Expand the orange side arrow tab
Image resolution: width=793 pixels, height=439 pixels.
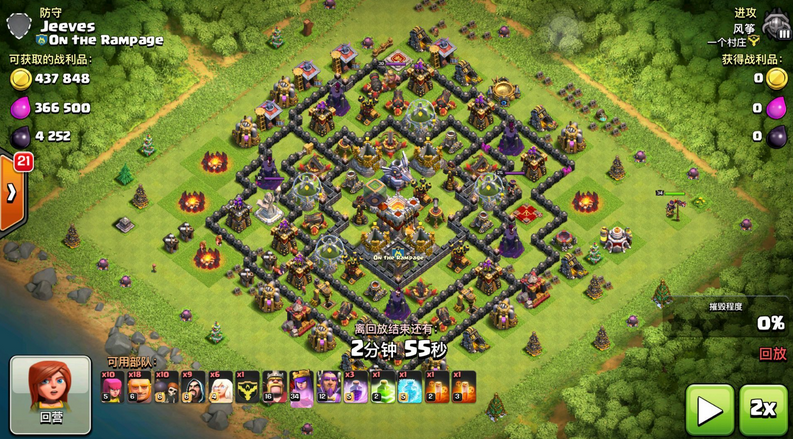pos(12,190)
